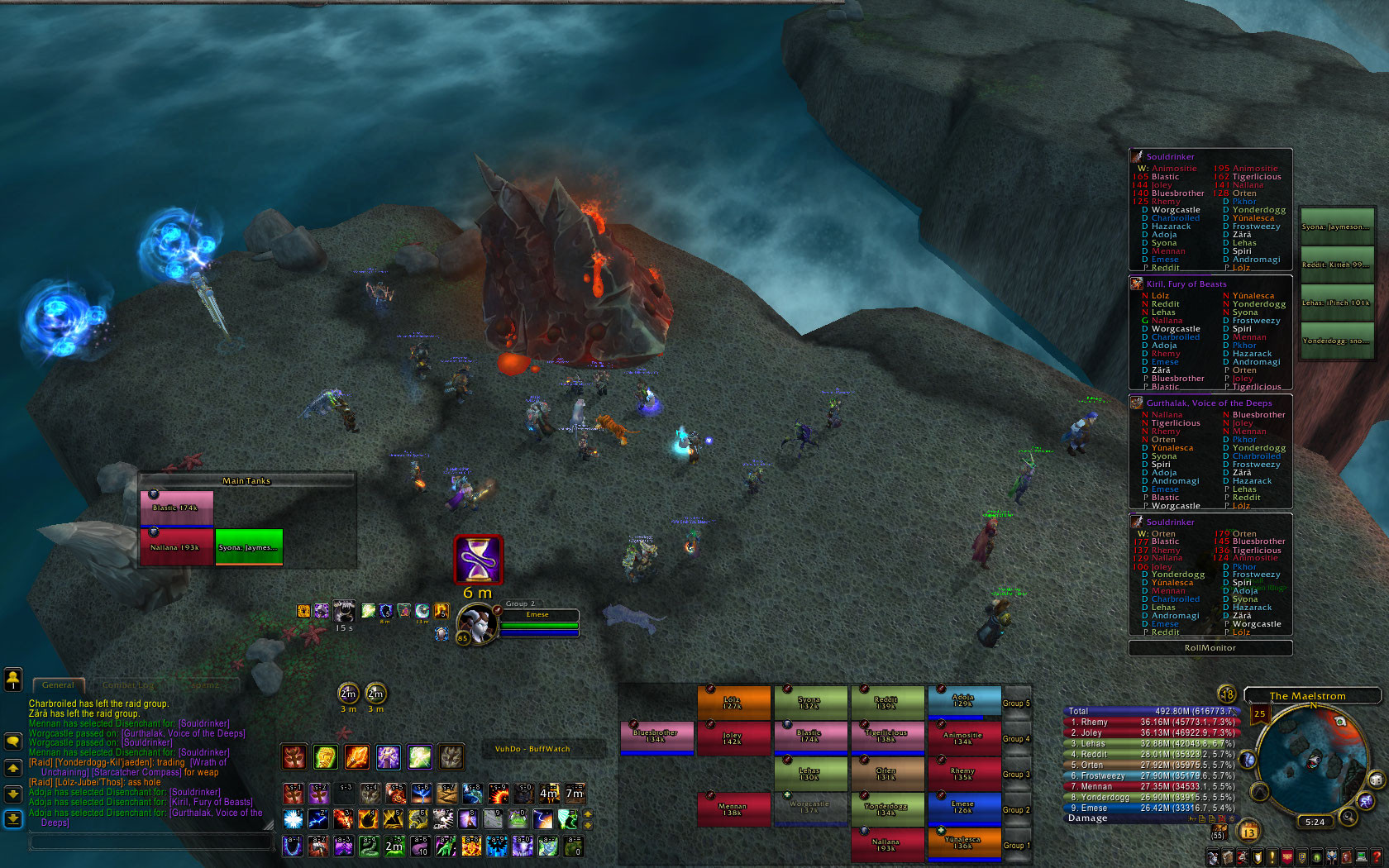Open the minimap calendar showing 13
The width and height of the screenshot is (1389, 868).
click(x=1248, y=832)
